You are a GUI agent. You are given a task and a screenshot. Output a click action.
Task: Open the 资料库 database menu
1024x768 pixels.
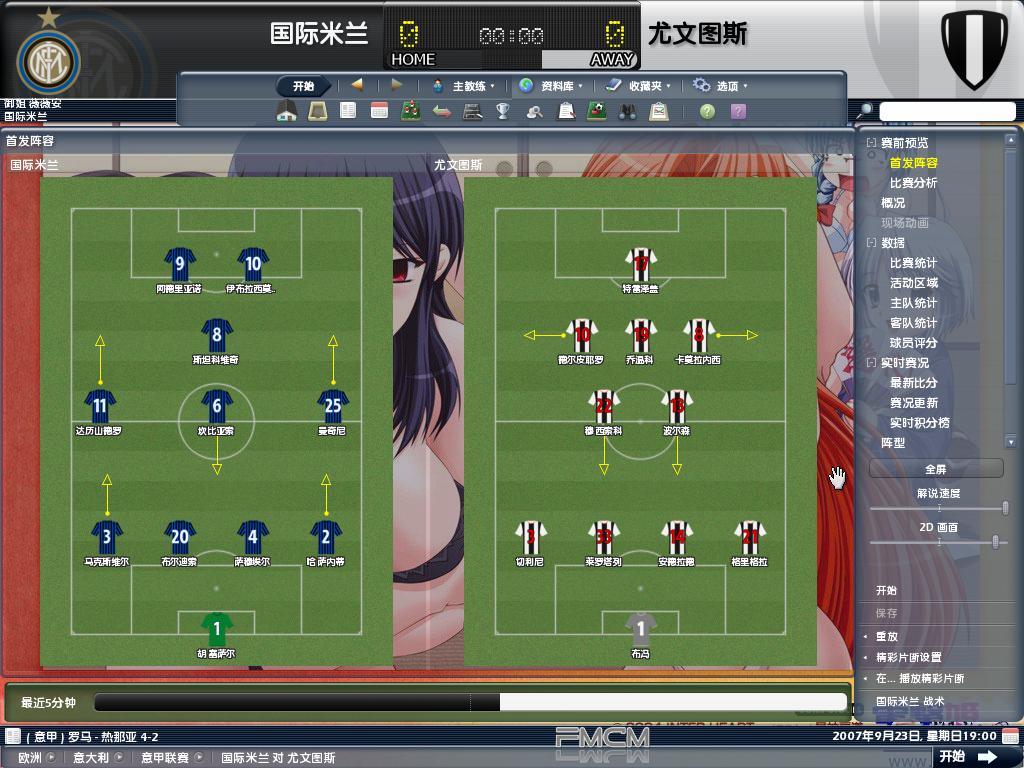click(x=553, y=86)
